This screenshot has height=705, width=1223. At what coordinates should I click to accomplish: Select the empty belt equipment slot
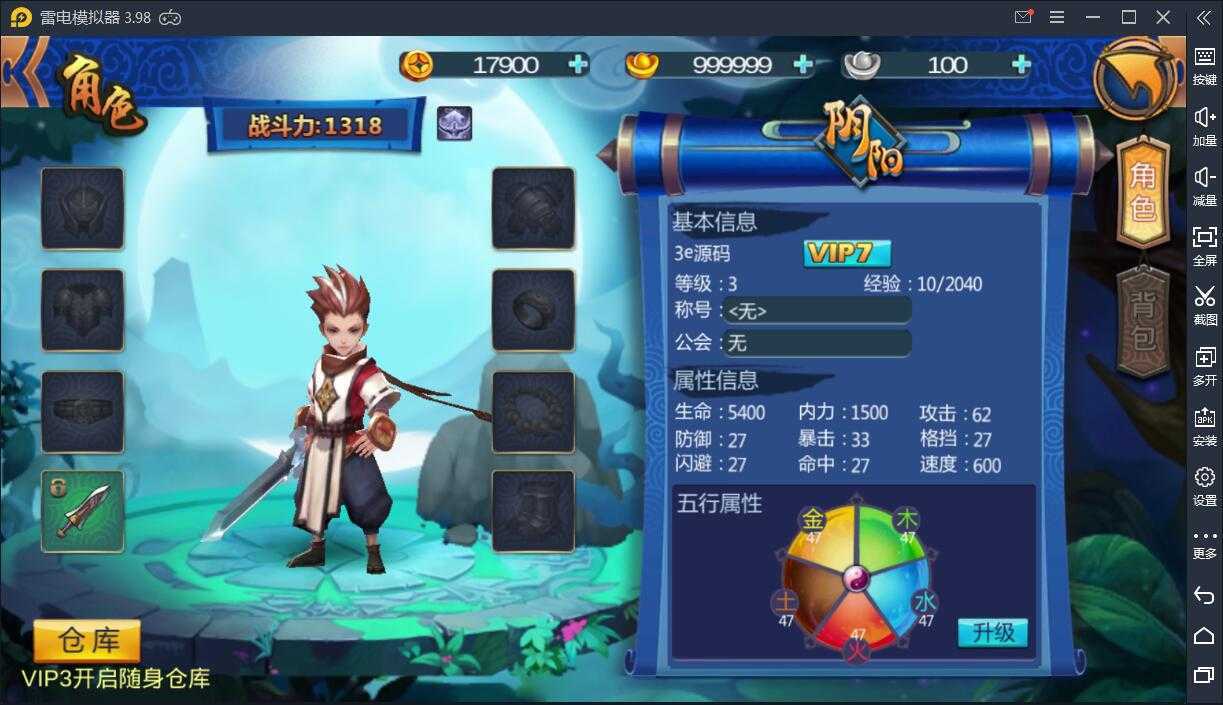(82, 411)
